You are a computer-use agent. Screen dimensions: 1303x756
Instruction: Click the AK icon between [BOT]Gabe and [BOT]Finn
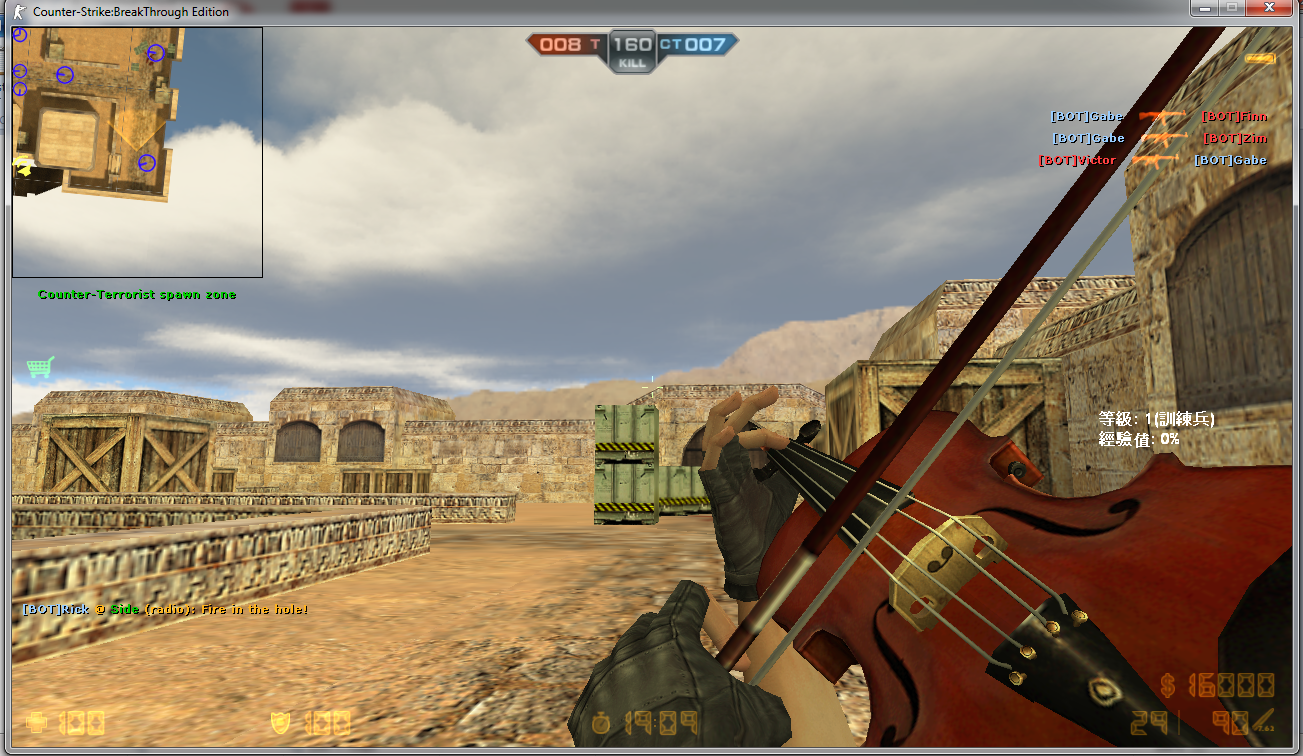pos(1160,117)
